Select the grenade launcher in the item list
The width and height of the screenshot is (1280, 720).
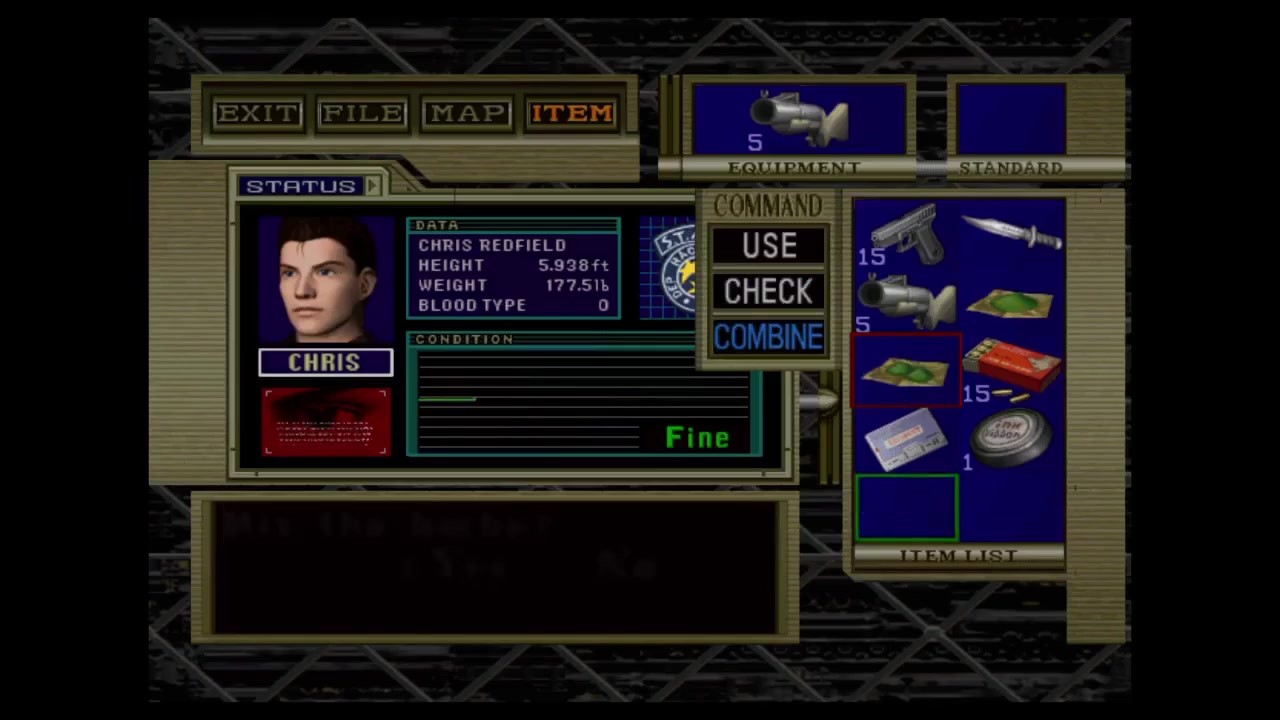pyautogui.click(x=906, y=302)
